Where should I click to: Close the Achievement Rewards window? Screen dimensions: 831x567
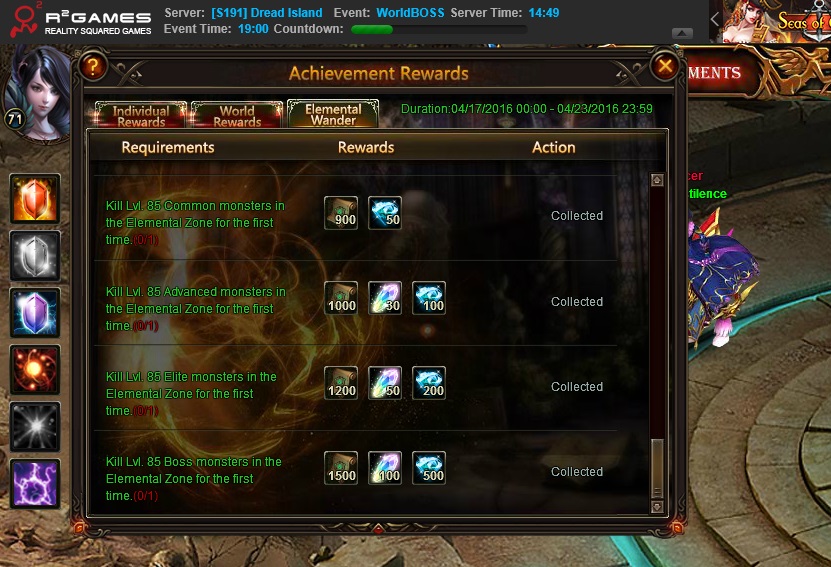[665, 67]
